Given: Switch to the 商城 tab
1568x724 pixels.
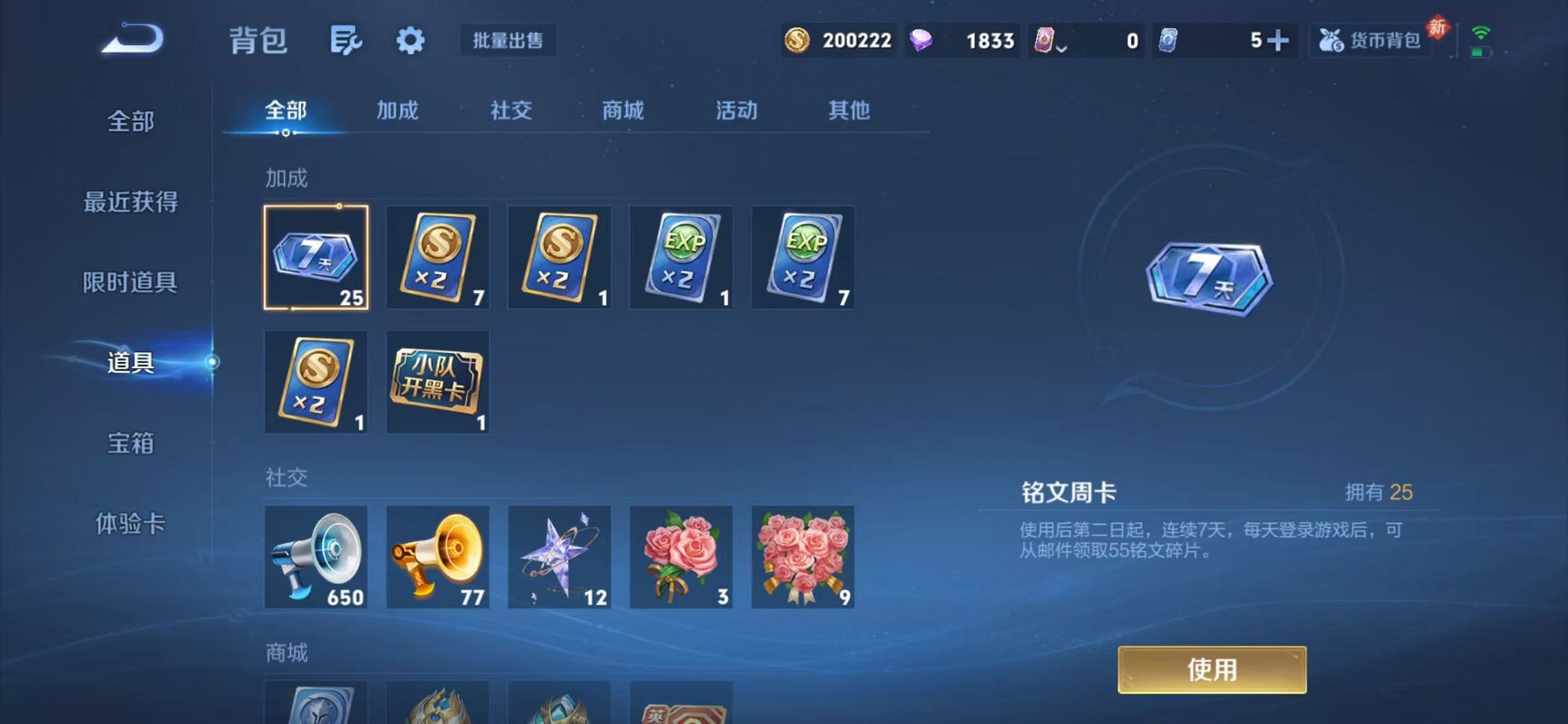Looking at the screenshot, I should 623,111.
